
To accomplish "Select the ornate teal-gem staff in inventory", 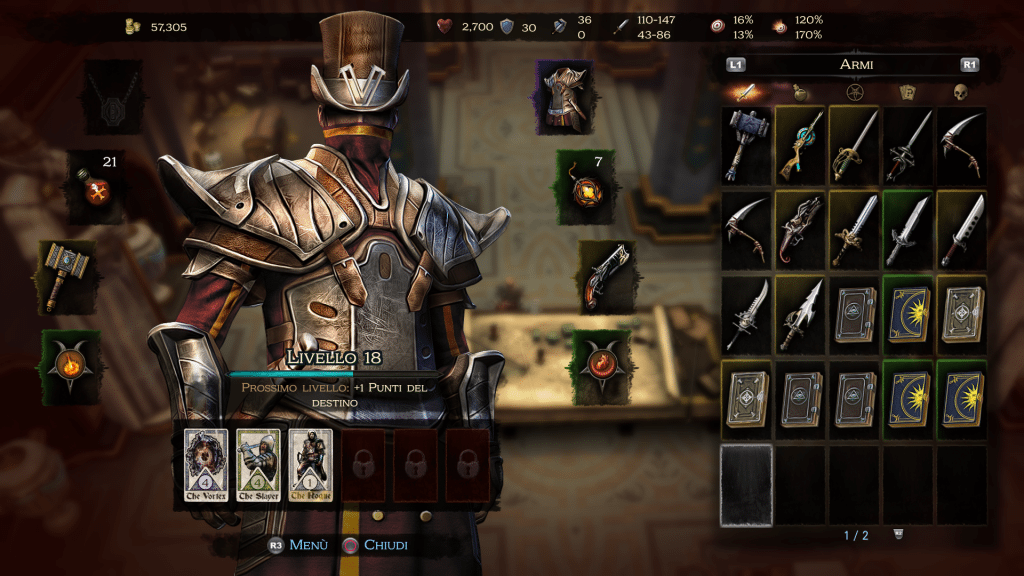I will click(x=801, y=146).
